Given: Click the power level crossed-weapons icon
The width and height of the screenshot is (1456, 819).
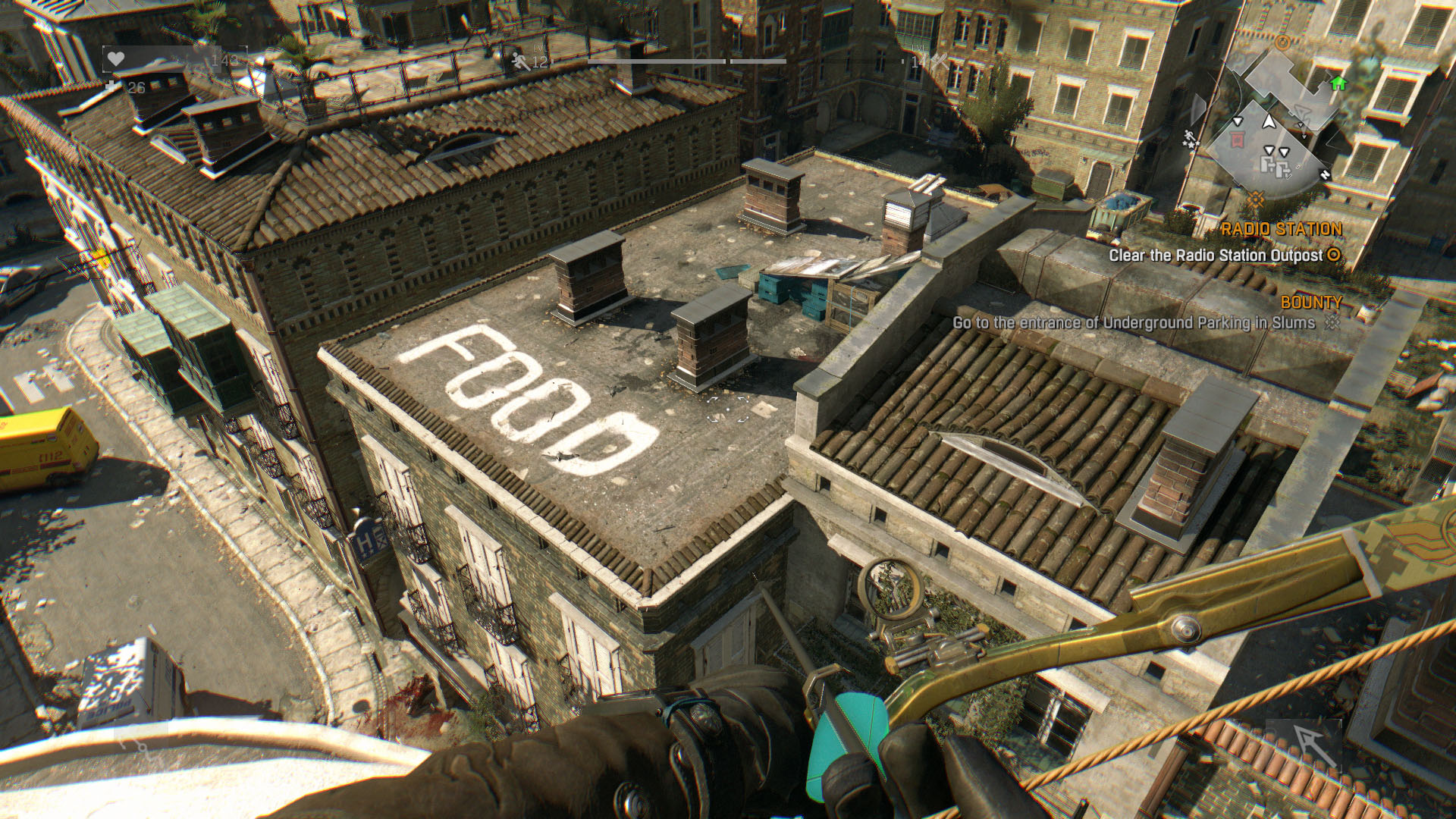Looking at the screenshot, I should (939, 61).
